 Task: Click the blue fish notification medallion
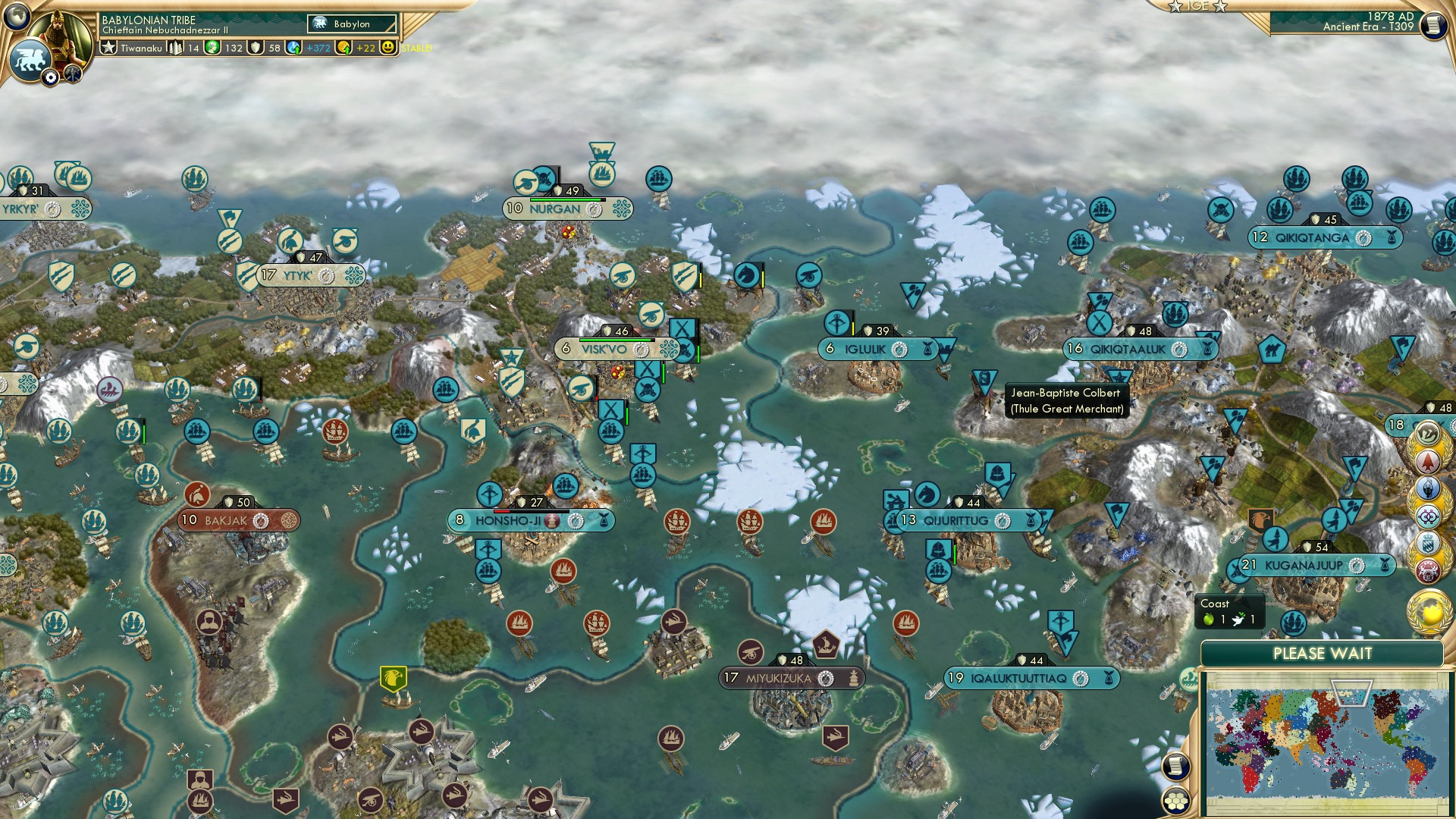coord(1428,491)
